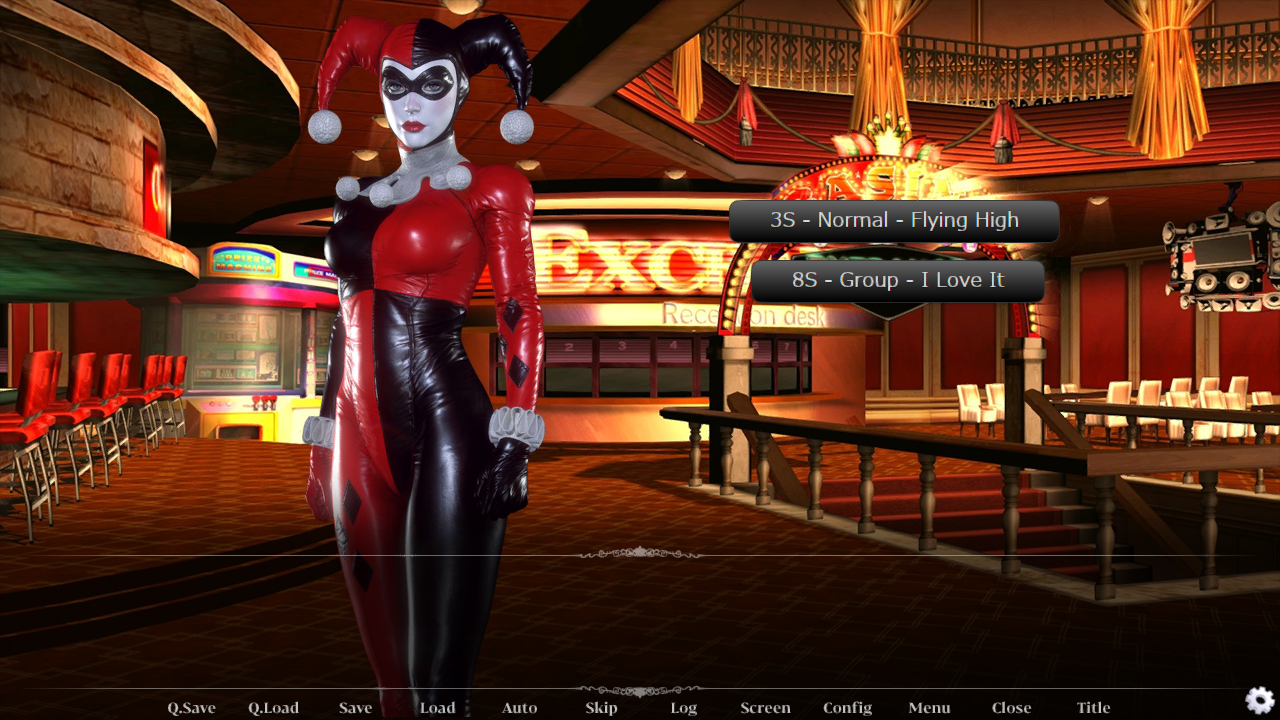
Task: Choose the "3S - Normal - Flying High" option
Action: 894,221
